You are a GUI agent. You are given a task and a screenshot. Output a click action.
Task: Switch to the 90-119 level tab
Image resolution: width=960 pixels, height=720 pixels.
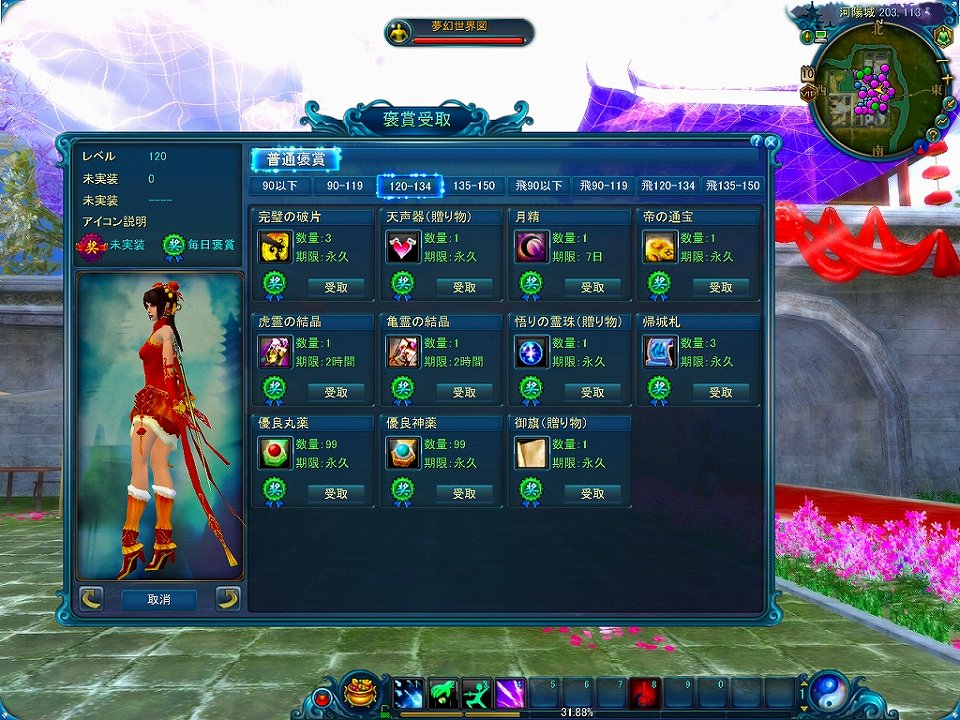pyautogui.click(x=343, y=185)
